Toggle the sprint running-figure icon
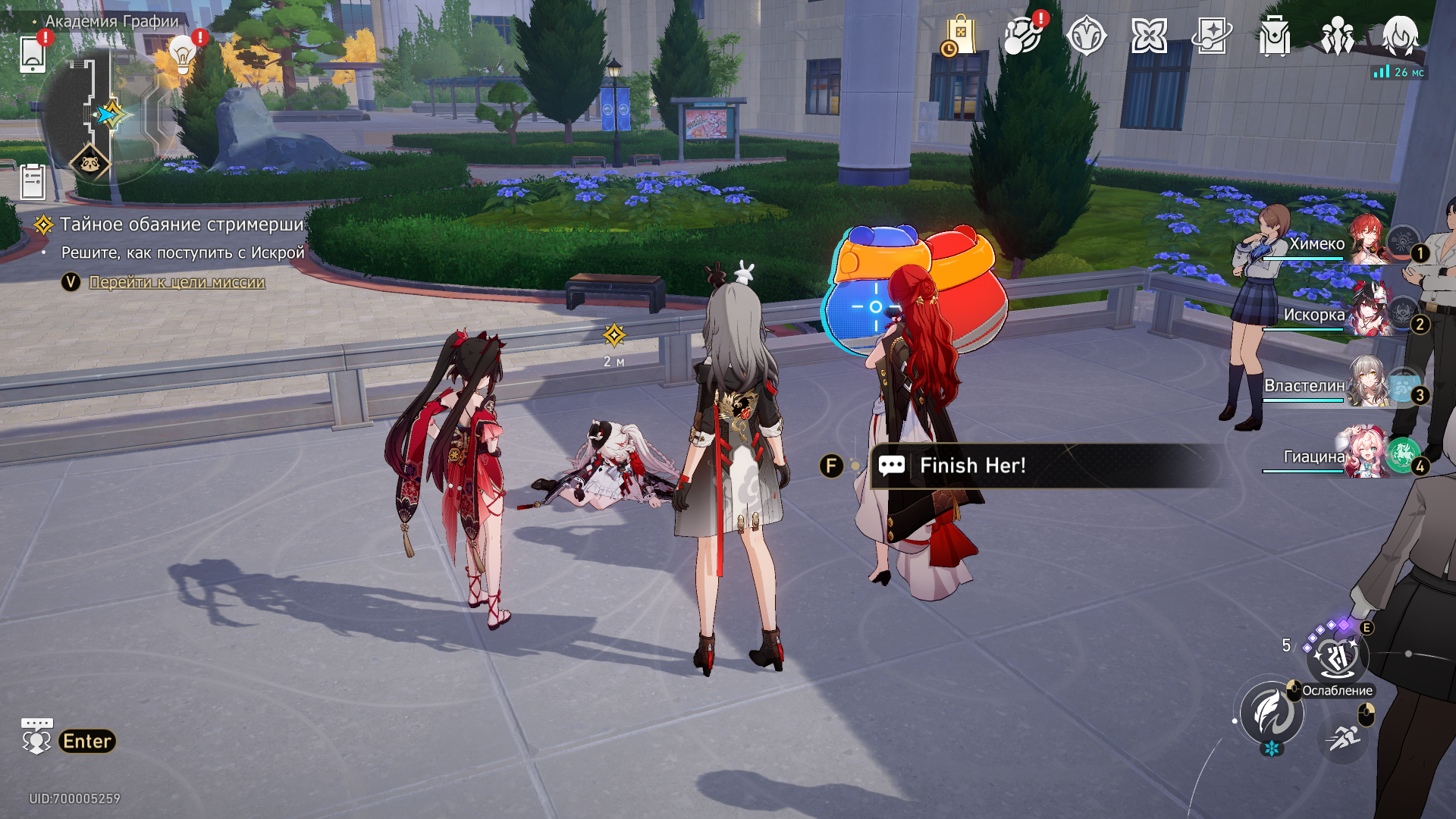This screenshot has width=1456, height=819. [x=1343, y=736]
